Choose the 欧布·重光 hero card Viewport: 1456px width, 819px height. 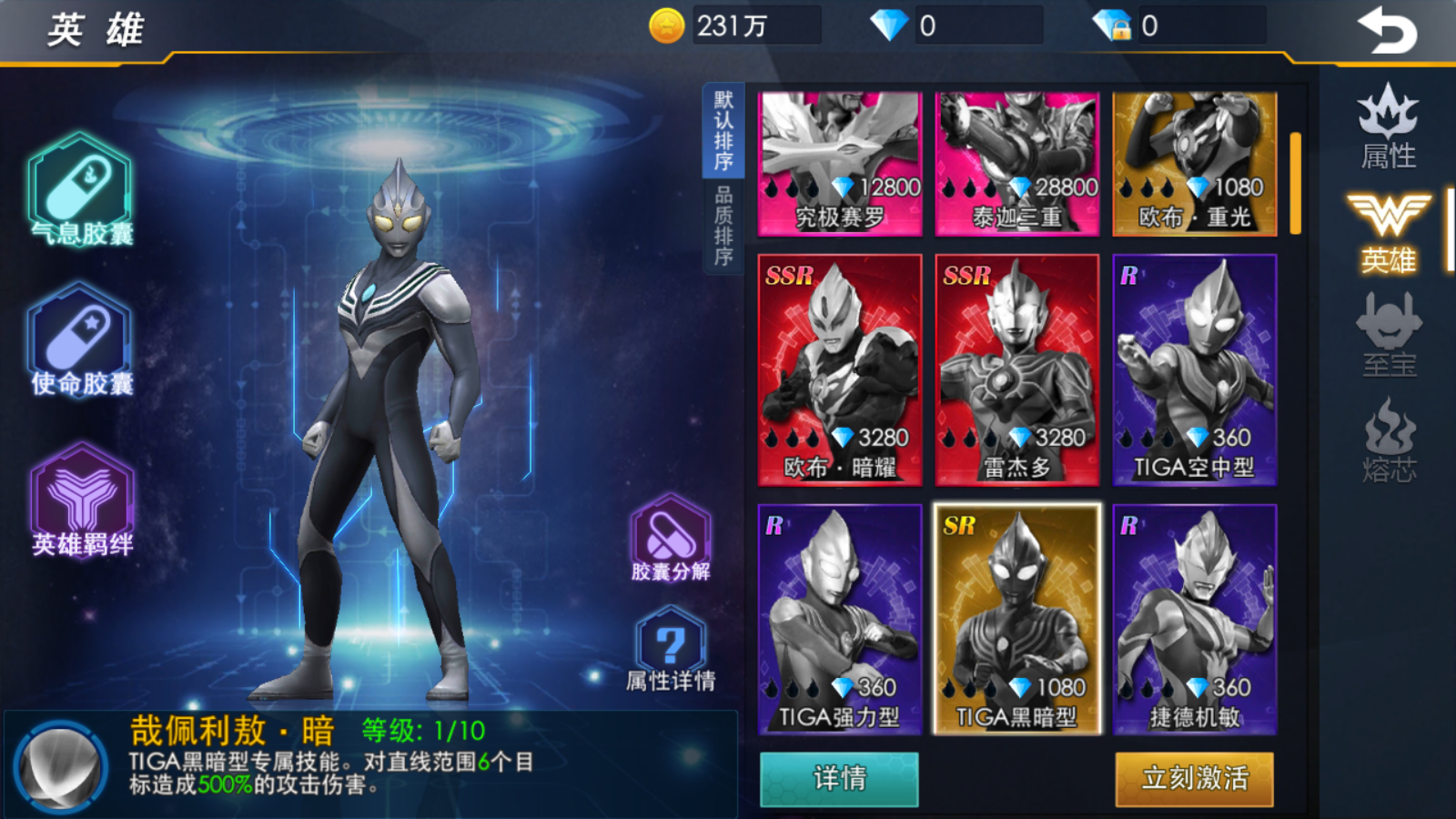click(x=1194, y=164)
